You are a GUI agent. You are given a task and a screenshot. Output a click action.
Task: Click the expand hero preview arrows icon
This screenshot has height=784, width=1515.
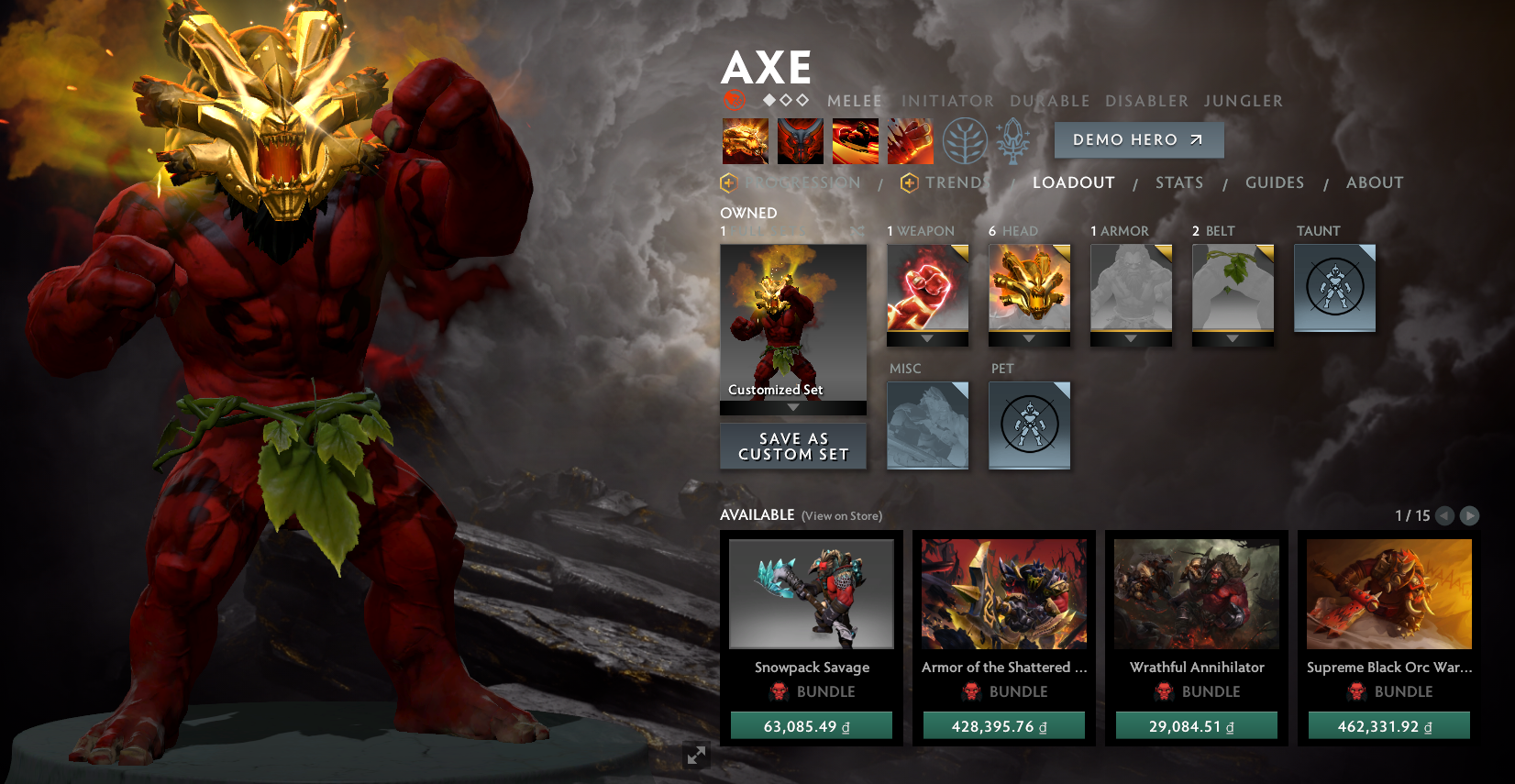(x=696, y=756)
